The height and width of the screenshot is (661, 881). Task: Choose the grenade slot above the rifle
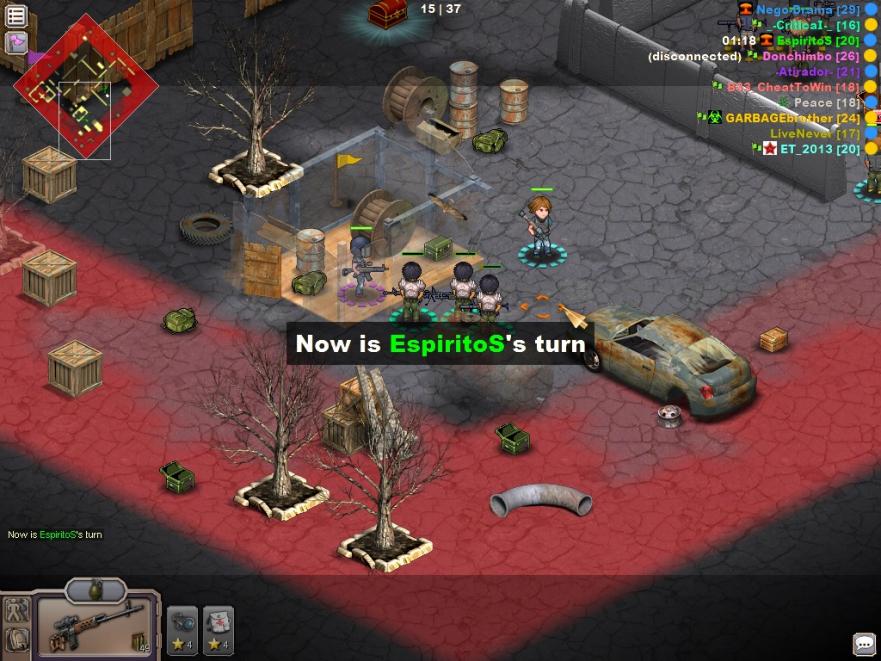(x=95, y=590)
